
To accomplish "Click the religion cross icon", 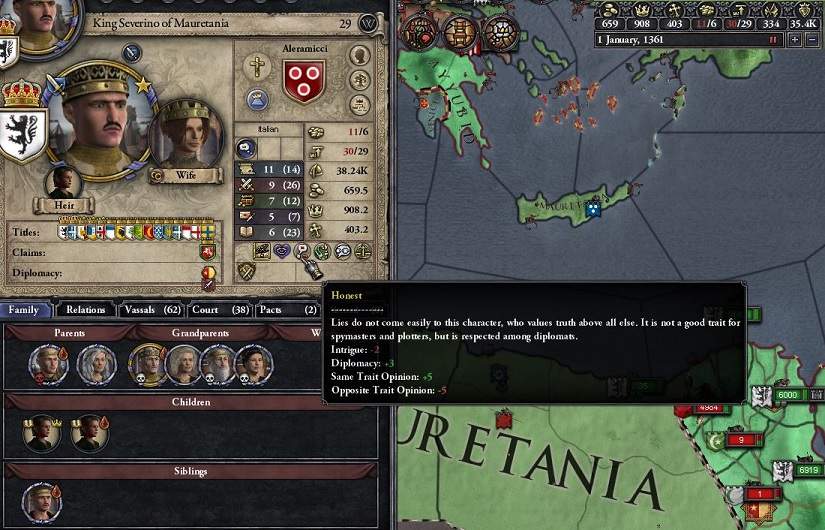I will pyautogui.click(x=257, y=68).
